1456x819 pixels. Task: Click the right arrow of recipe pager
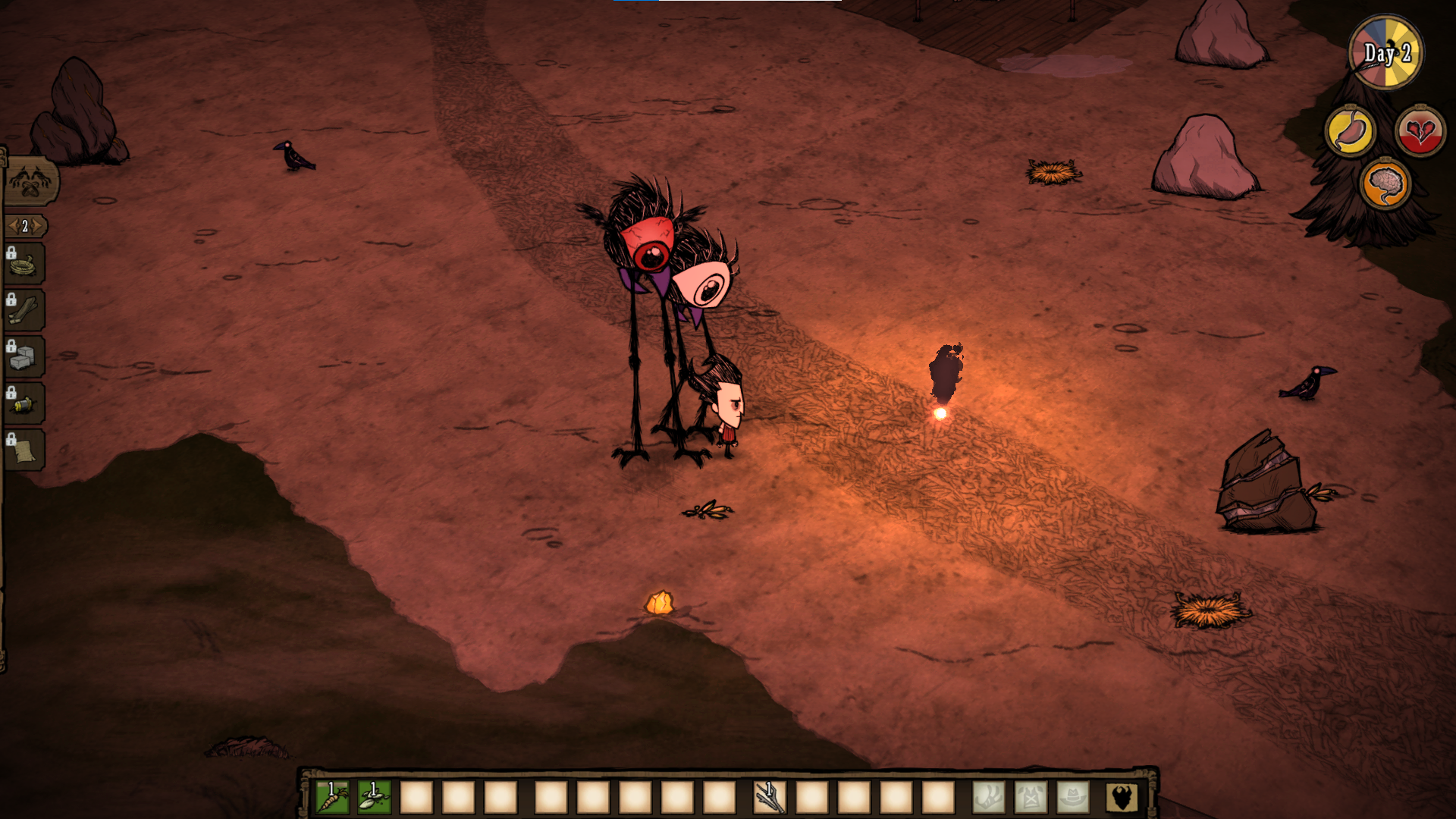pyautogui.click(x=38, y=226)
